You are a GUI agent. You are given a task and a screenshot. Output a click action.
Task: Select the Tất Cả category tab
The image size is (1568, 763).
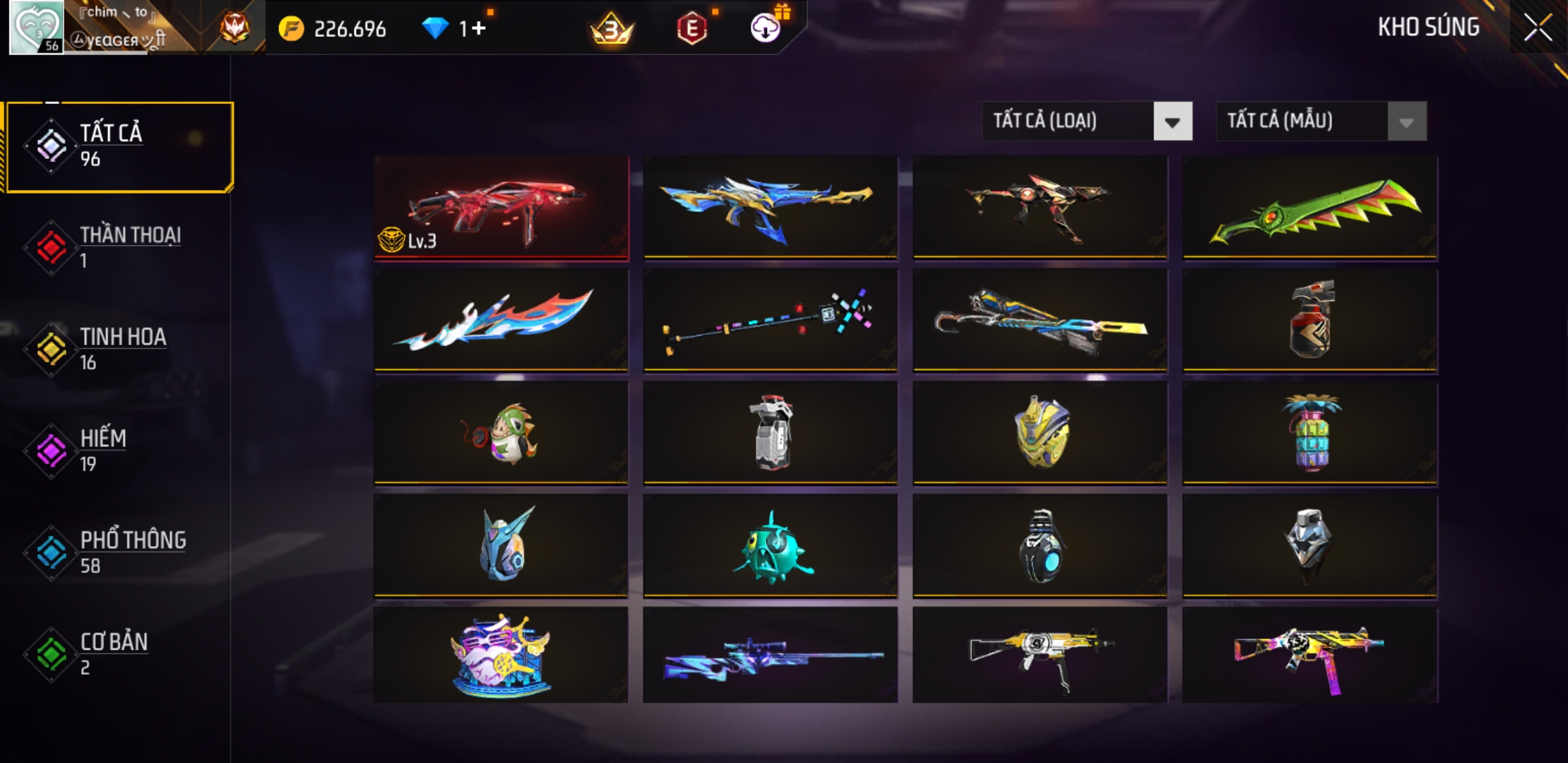tap(120, 146)
